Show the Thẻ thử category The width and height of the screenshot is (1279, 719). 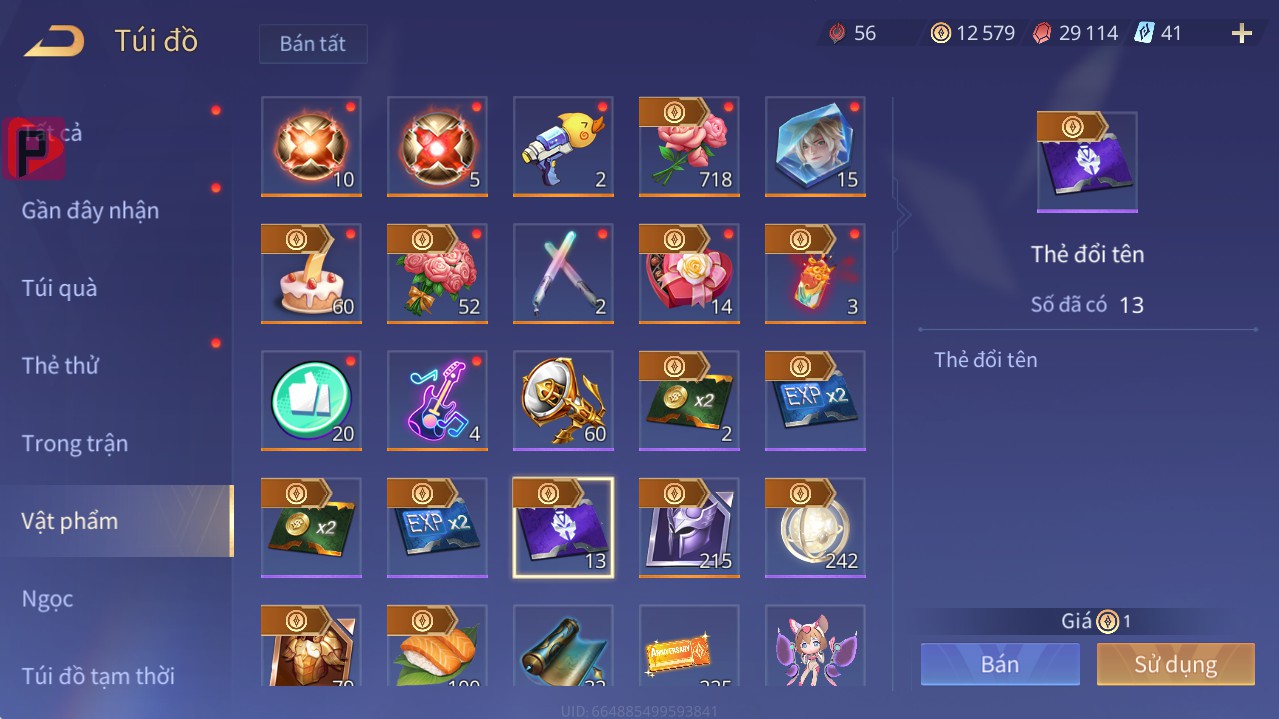pyautogui.click(x=60, y=366)
